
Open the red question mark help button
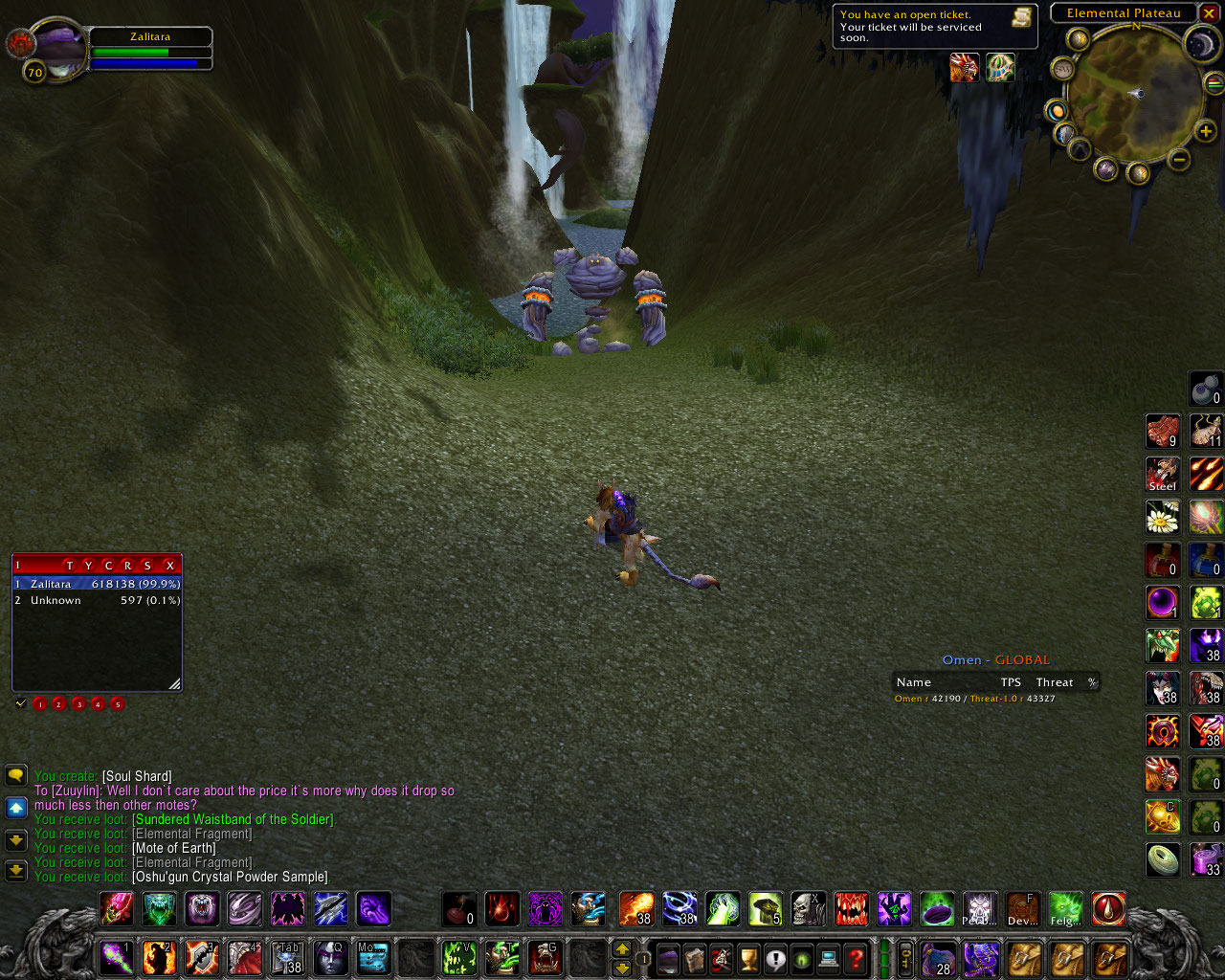(x=856, y=957)
